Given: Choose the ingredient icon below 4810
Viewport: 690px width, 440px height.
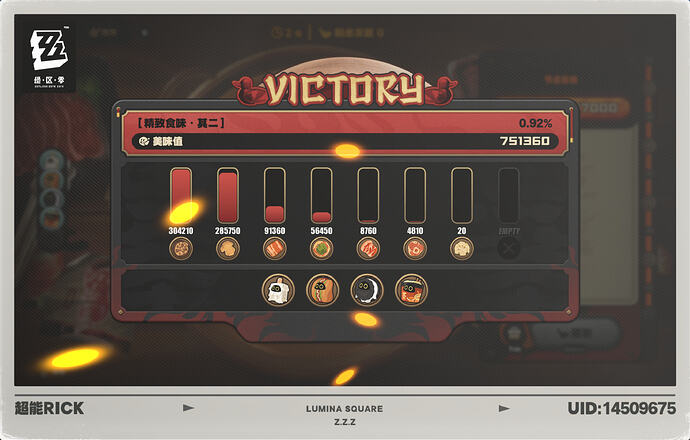Looking at the screenshot, I should point(415,248).
